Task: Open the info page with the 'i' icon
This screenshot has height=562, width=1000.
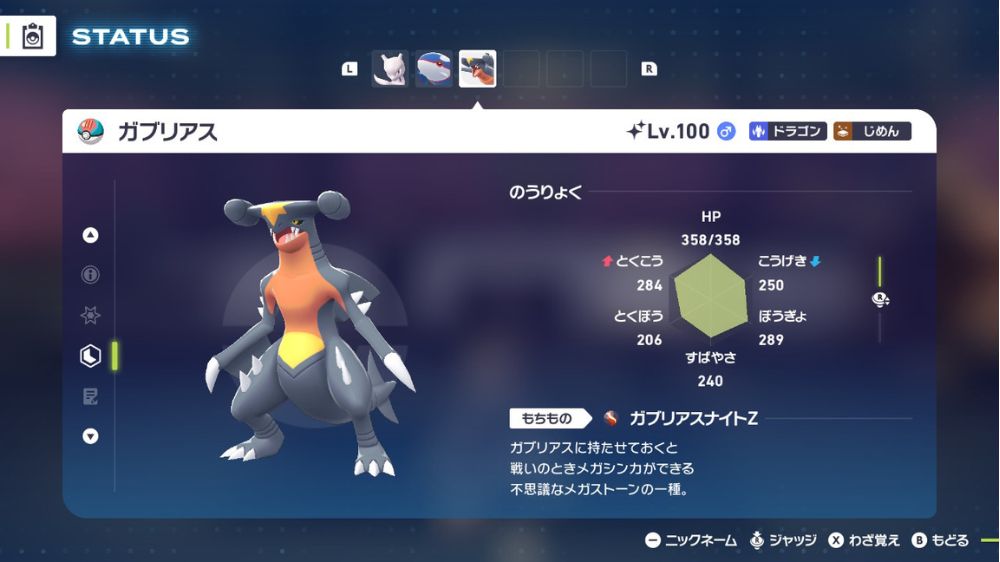Action: pyautogui.click(x=91, y=275)
